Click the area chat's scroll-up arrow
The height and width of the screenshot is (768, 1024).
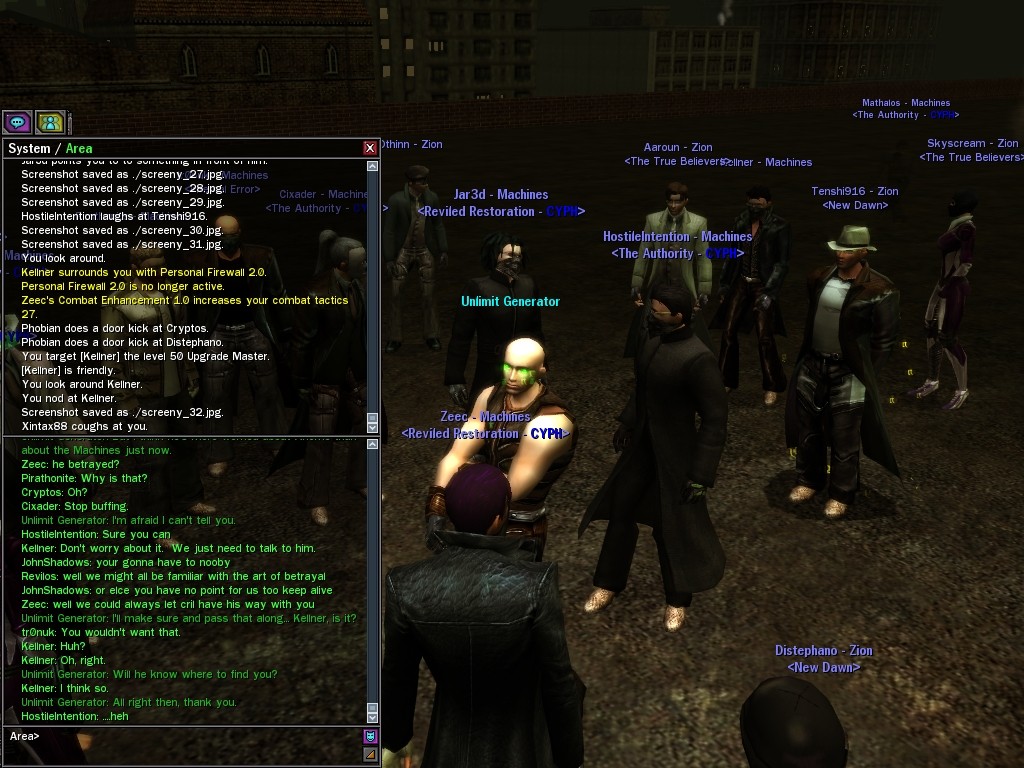click(x=373, y=442)
